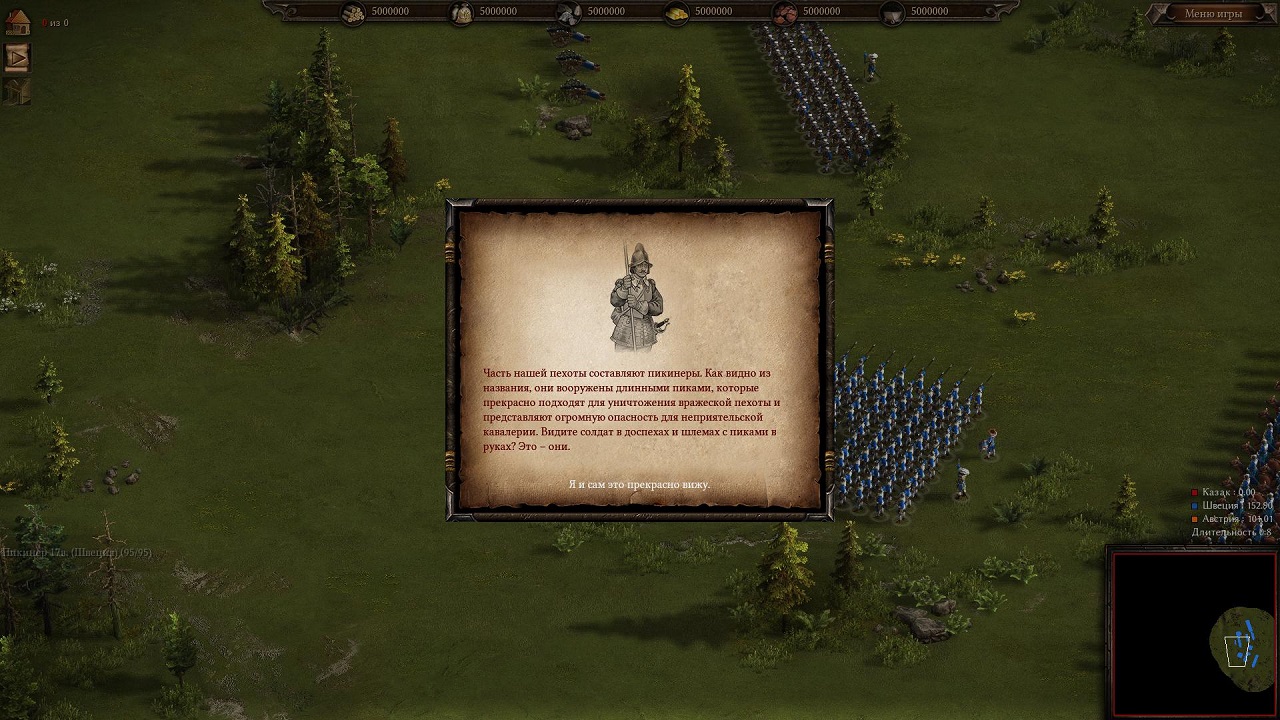Click the minimap

[1194, 632]
